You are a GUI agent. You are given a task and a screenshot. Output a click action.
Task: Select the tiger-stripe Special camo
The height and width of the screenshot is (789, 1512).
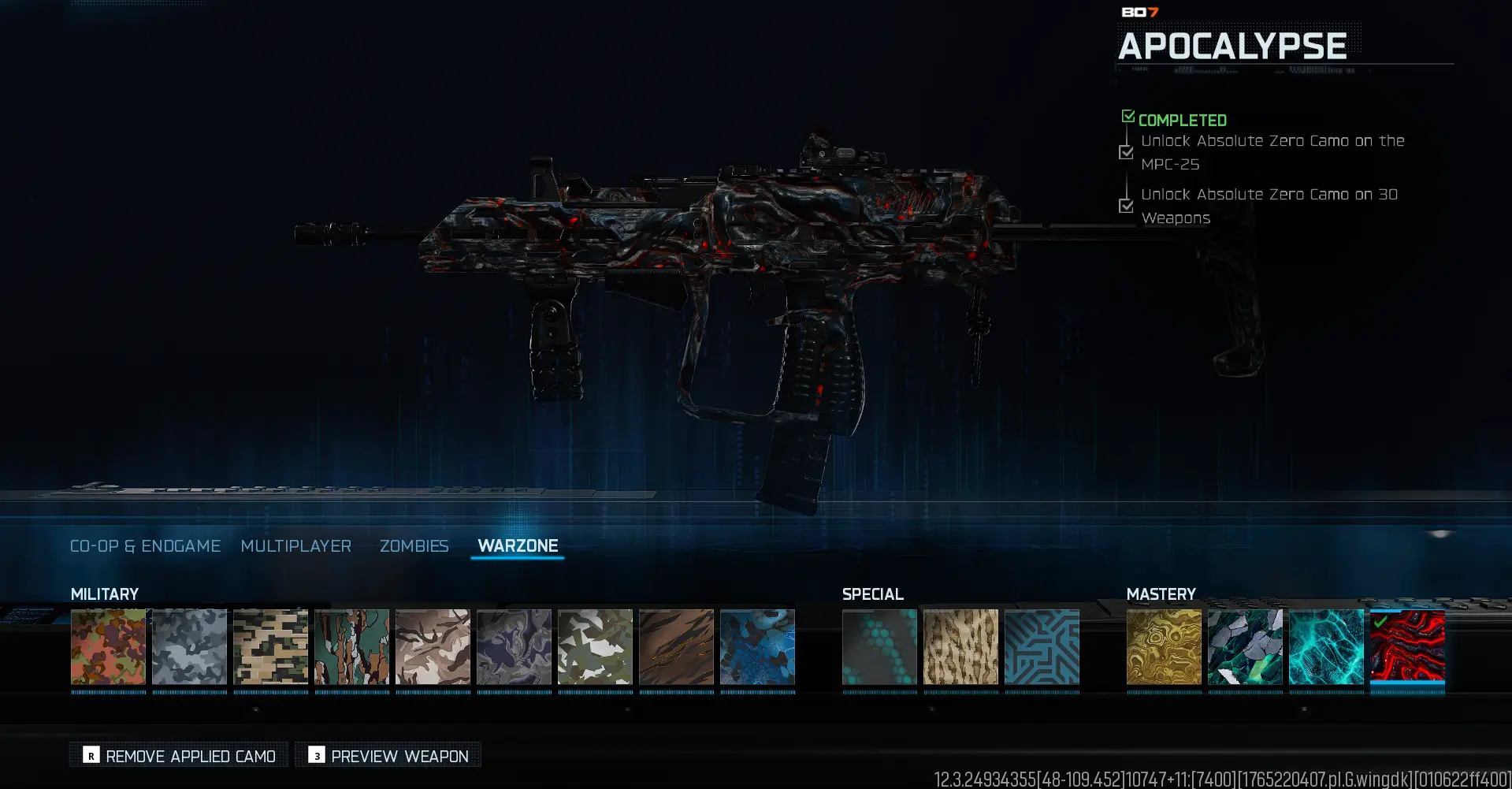click(960, 649)
